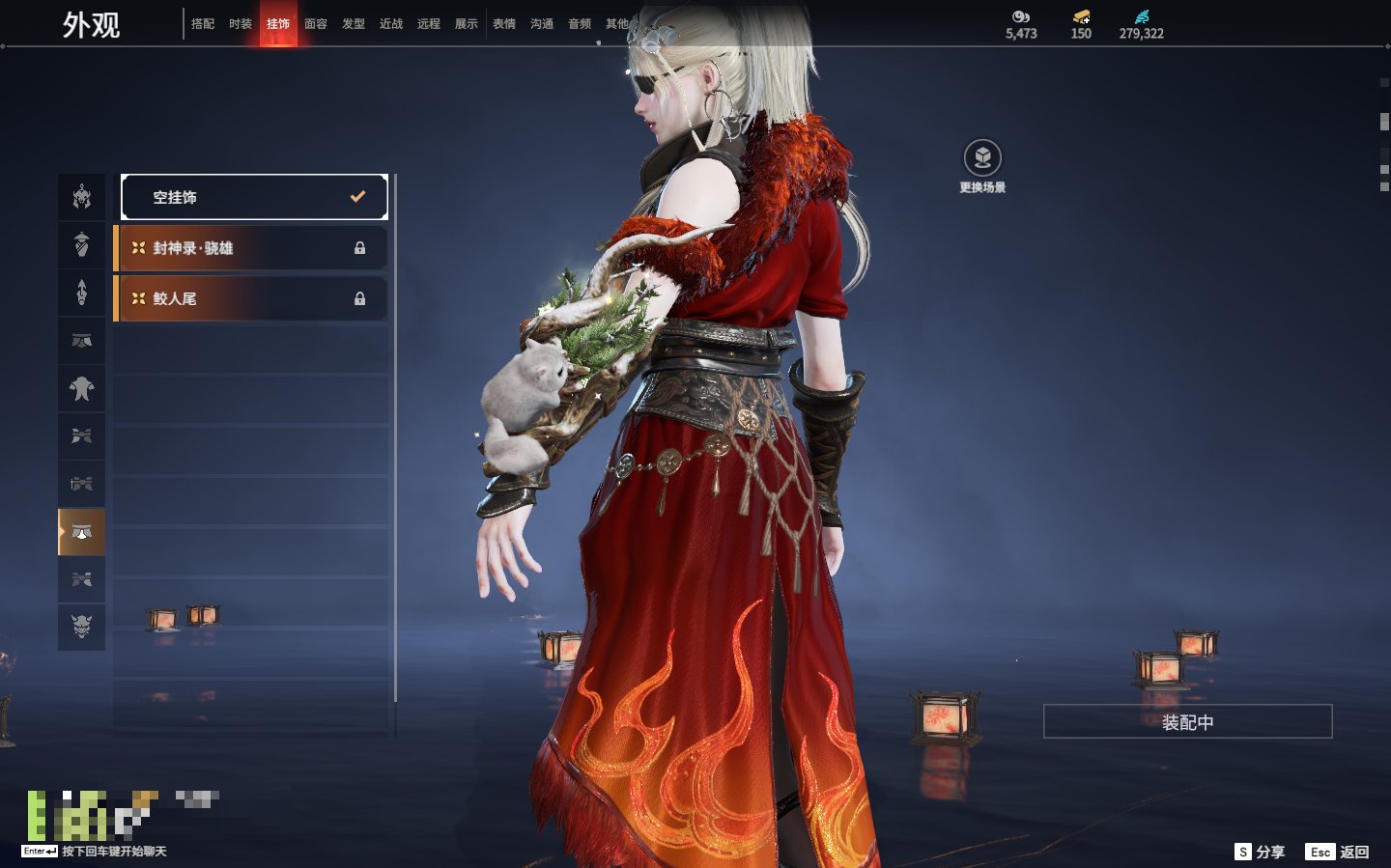The height and width of the screenshot is (868, 1391).
Task: Select the oni demon mask category icon
Action: coord(82,627)
